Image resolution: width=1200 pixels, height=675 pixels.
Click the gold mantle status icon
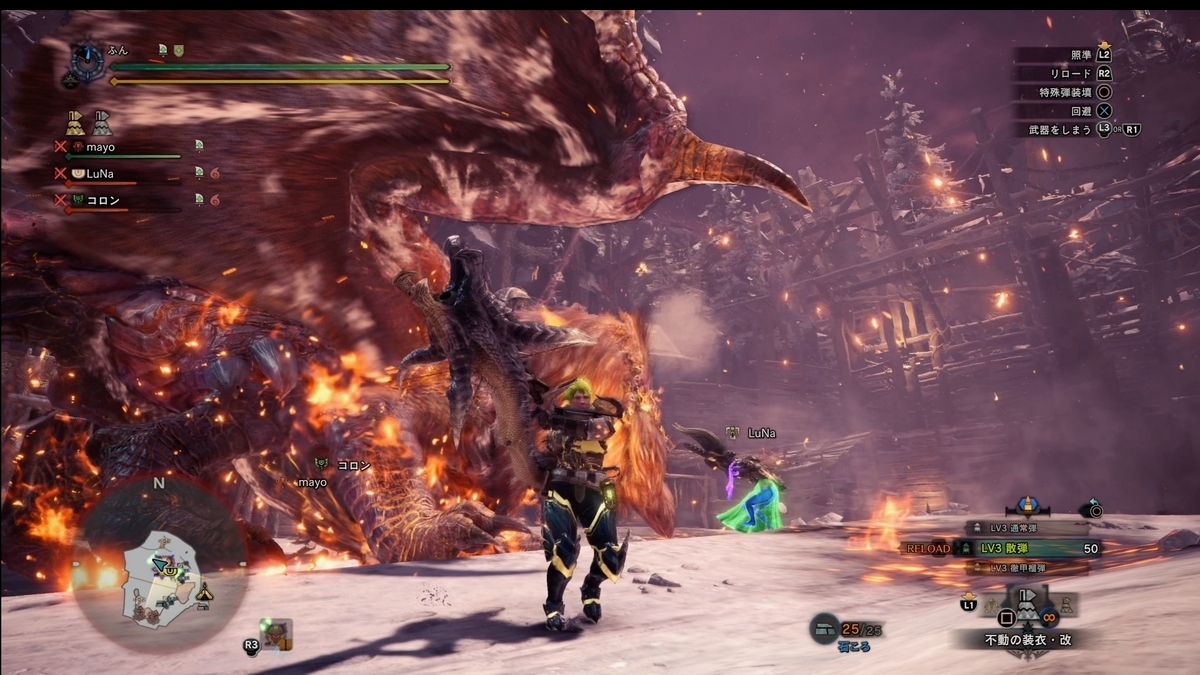(x=75, y=123)
